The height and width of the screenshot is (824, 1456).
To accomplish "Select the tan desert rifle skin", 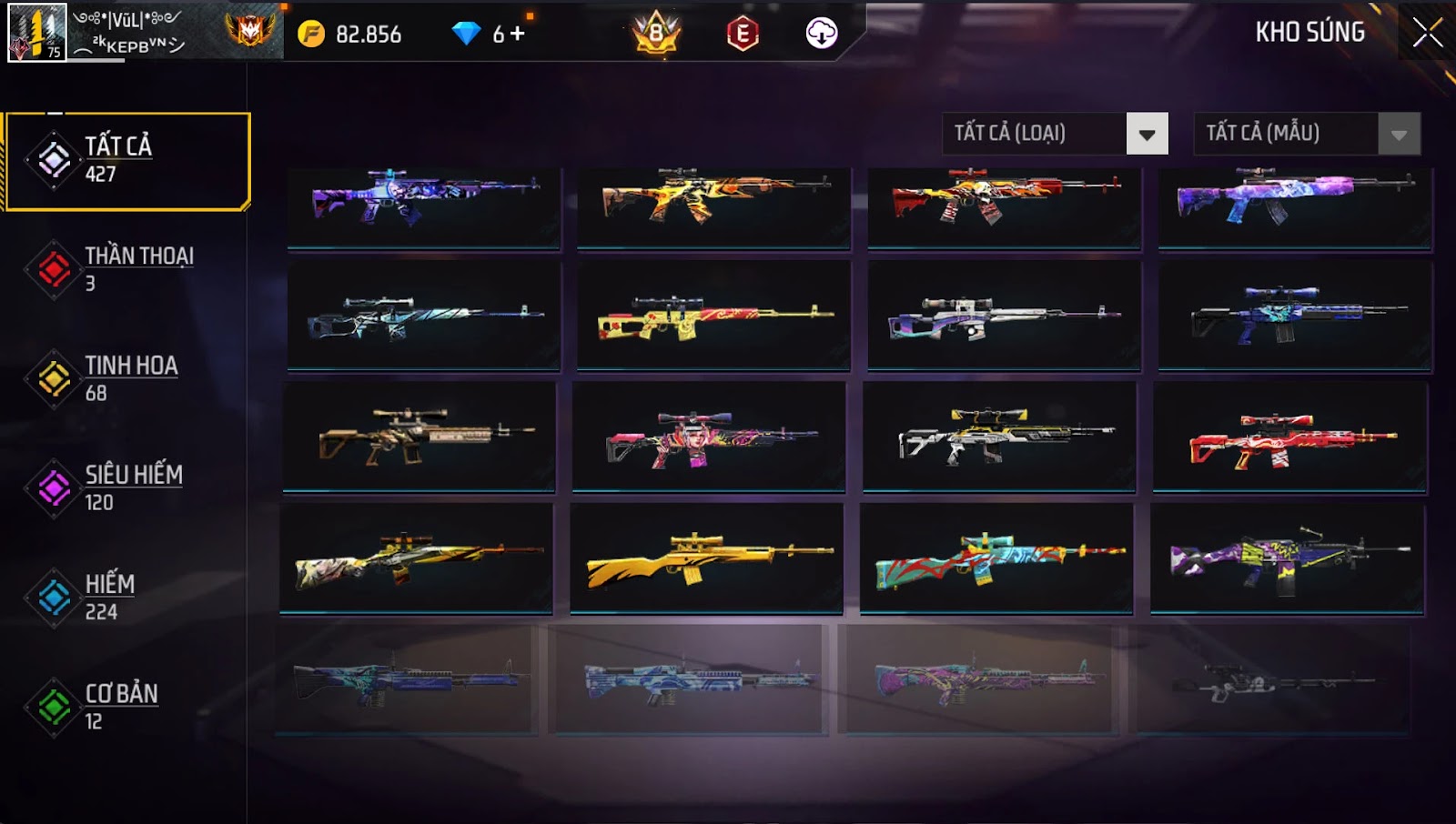I will pyautogui.click(x=420, y=437).
